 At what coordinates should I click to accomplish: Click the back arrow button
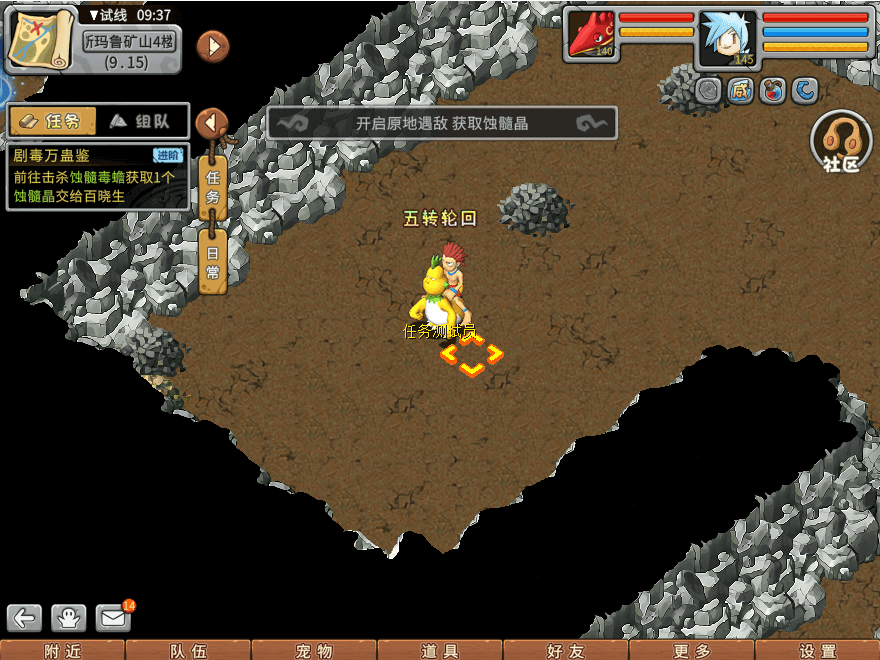point(25,618)
